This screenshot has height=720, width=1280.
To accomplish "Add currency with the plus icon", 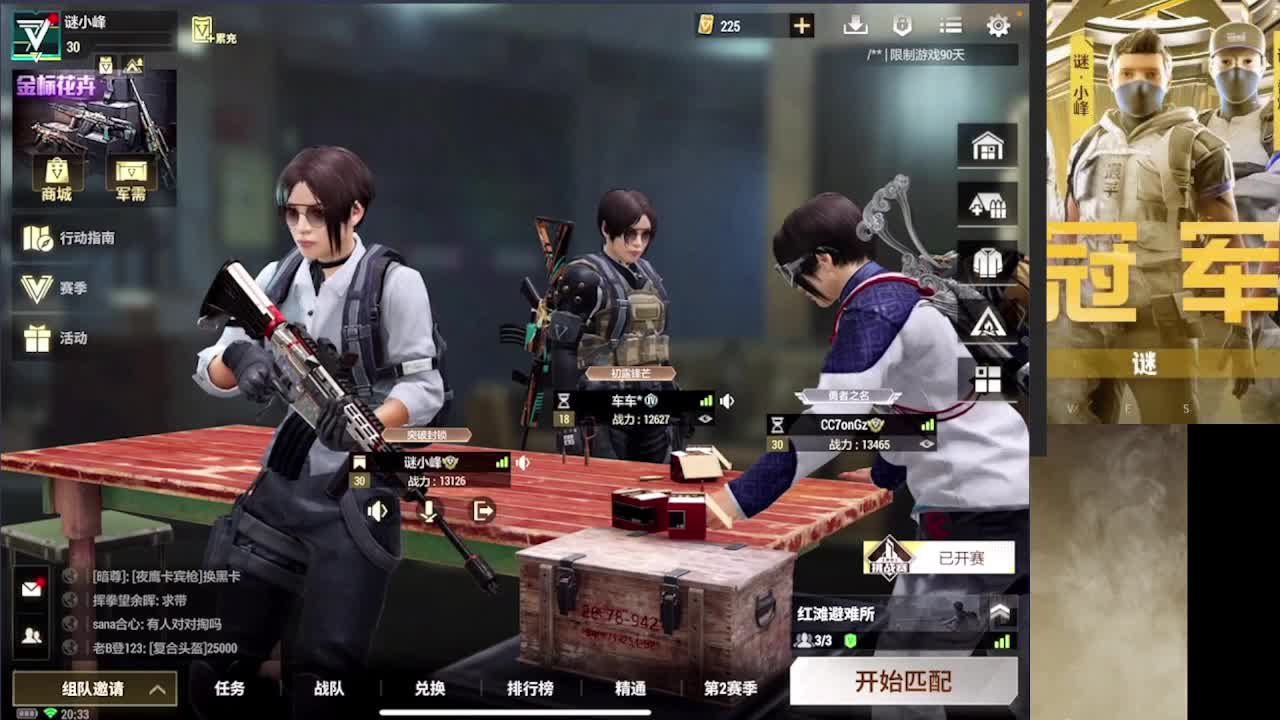I will coord(800,25).
